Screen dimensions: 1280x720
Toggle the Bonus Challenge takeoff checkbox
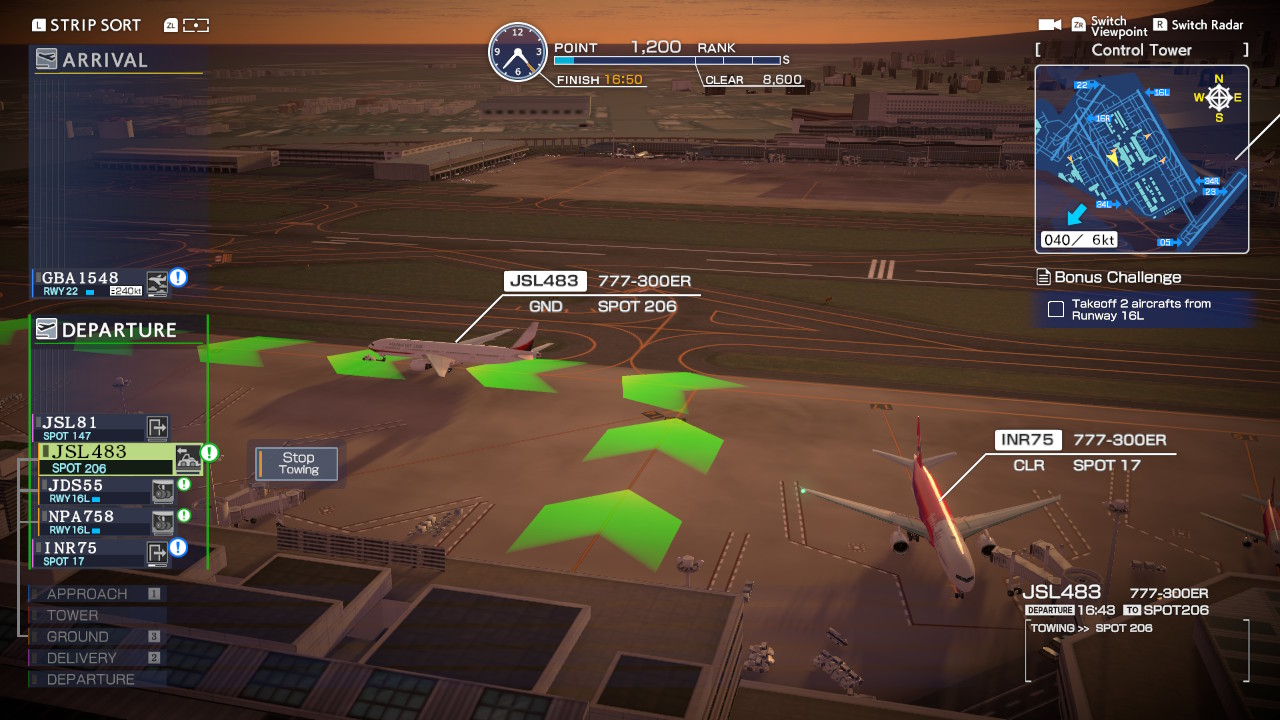1055,310
